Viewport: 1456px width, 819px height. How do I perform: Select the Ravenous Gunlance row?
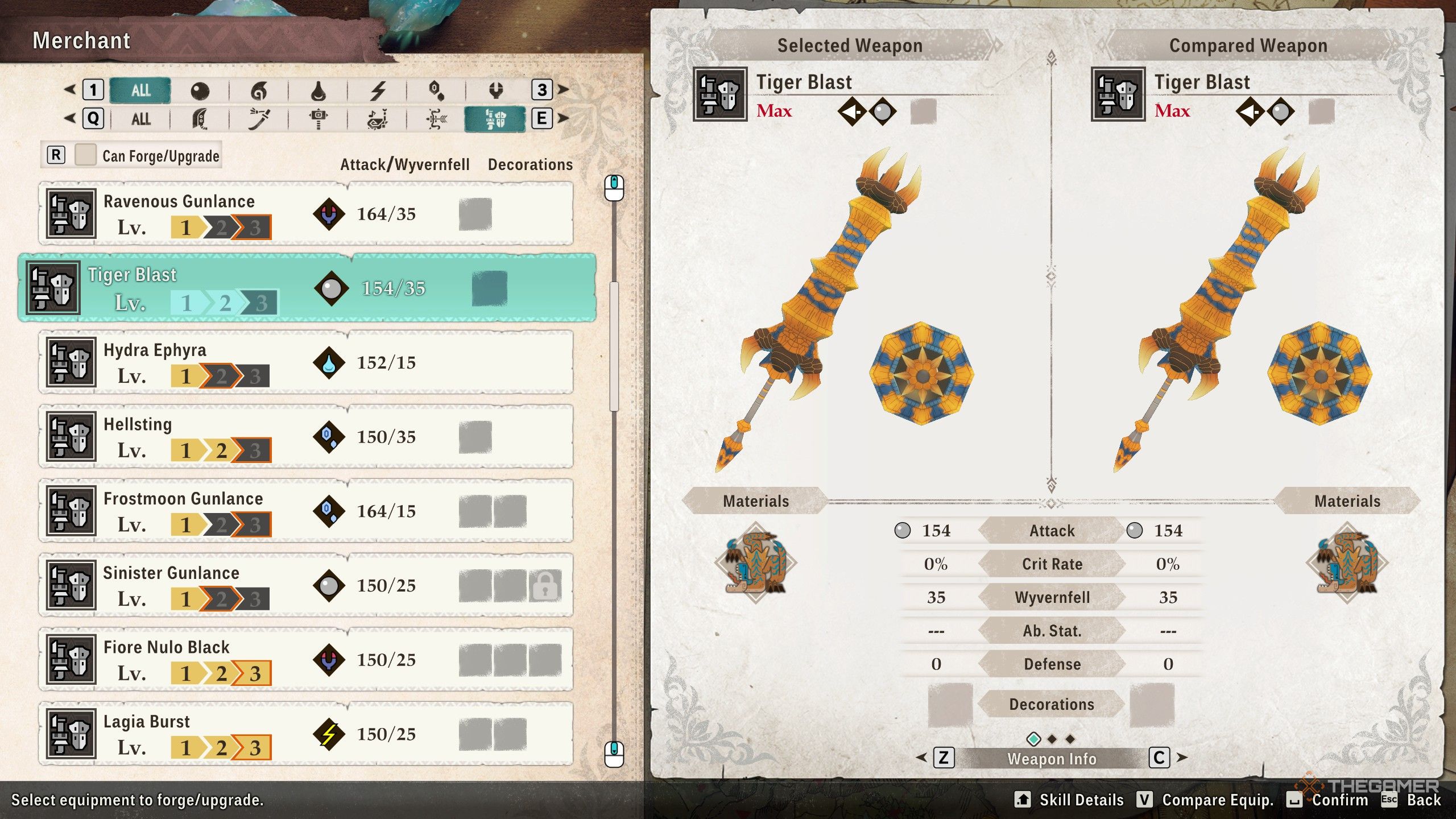click(x=306, y=214)
